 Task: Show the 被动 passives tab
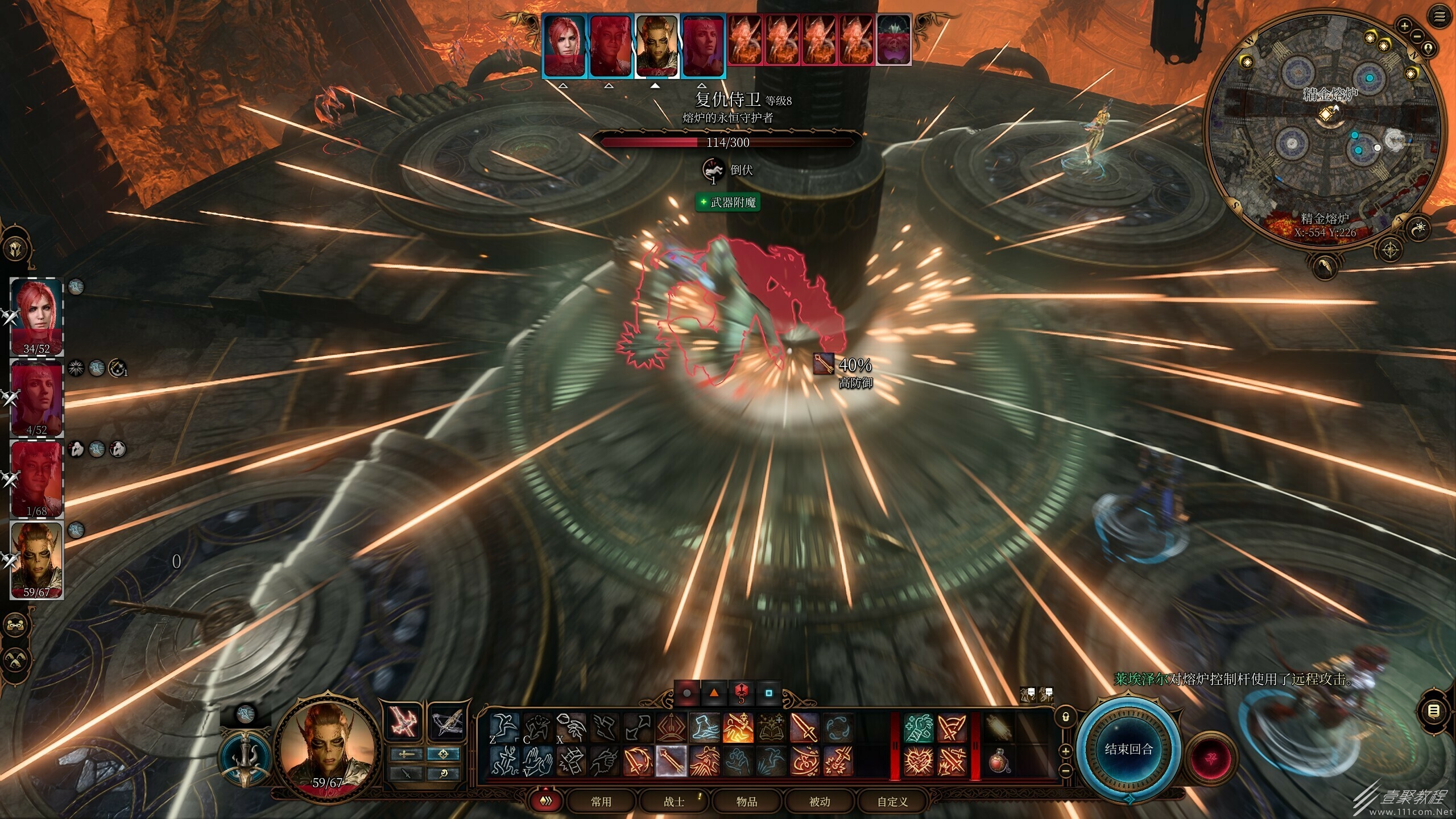[820, 801]
